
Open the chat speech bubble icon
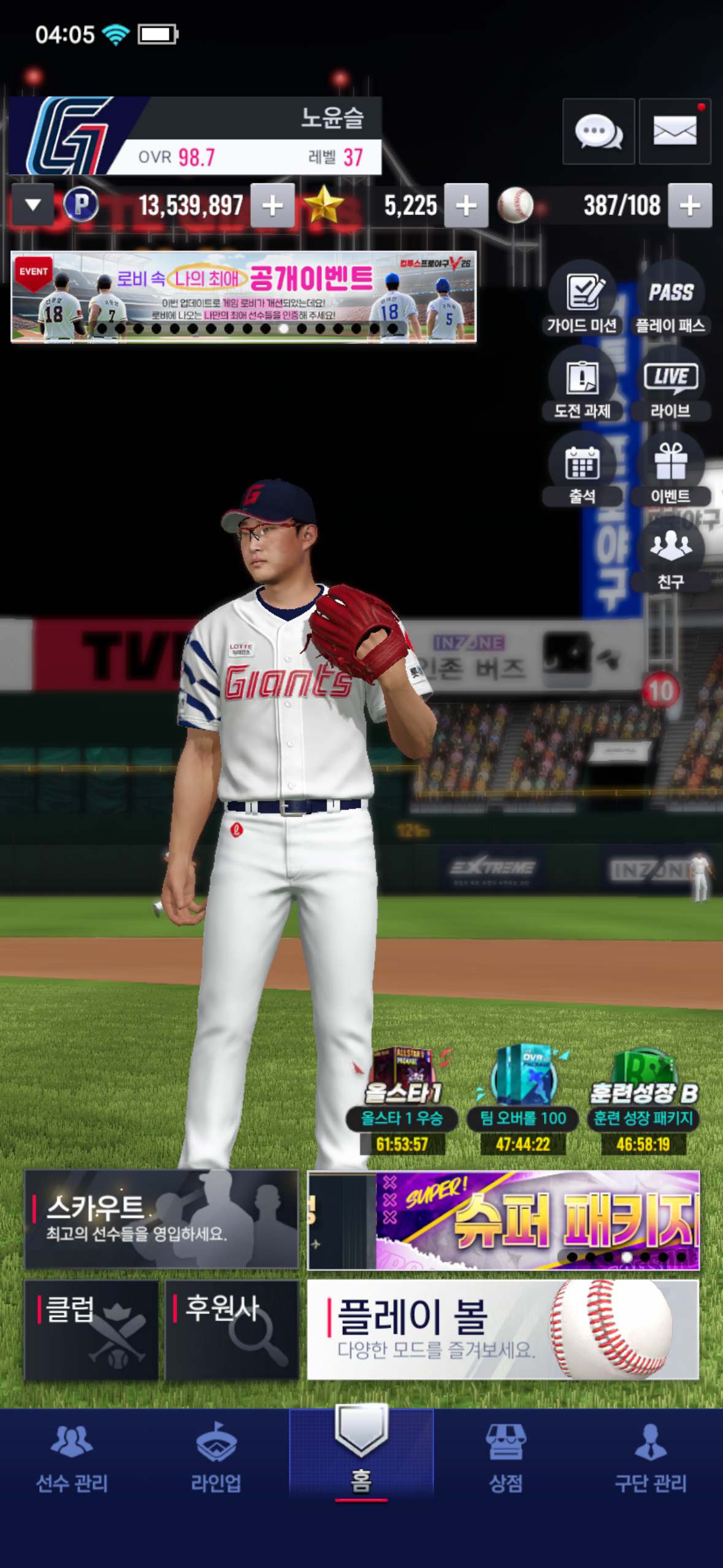coord(598,131)
